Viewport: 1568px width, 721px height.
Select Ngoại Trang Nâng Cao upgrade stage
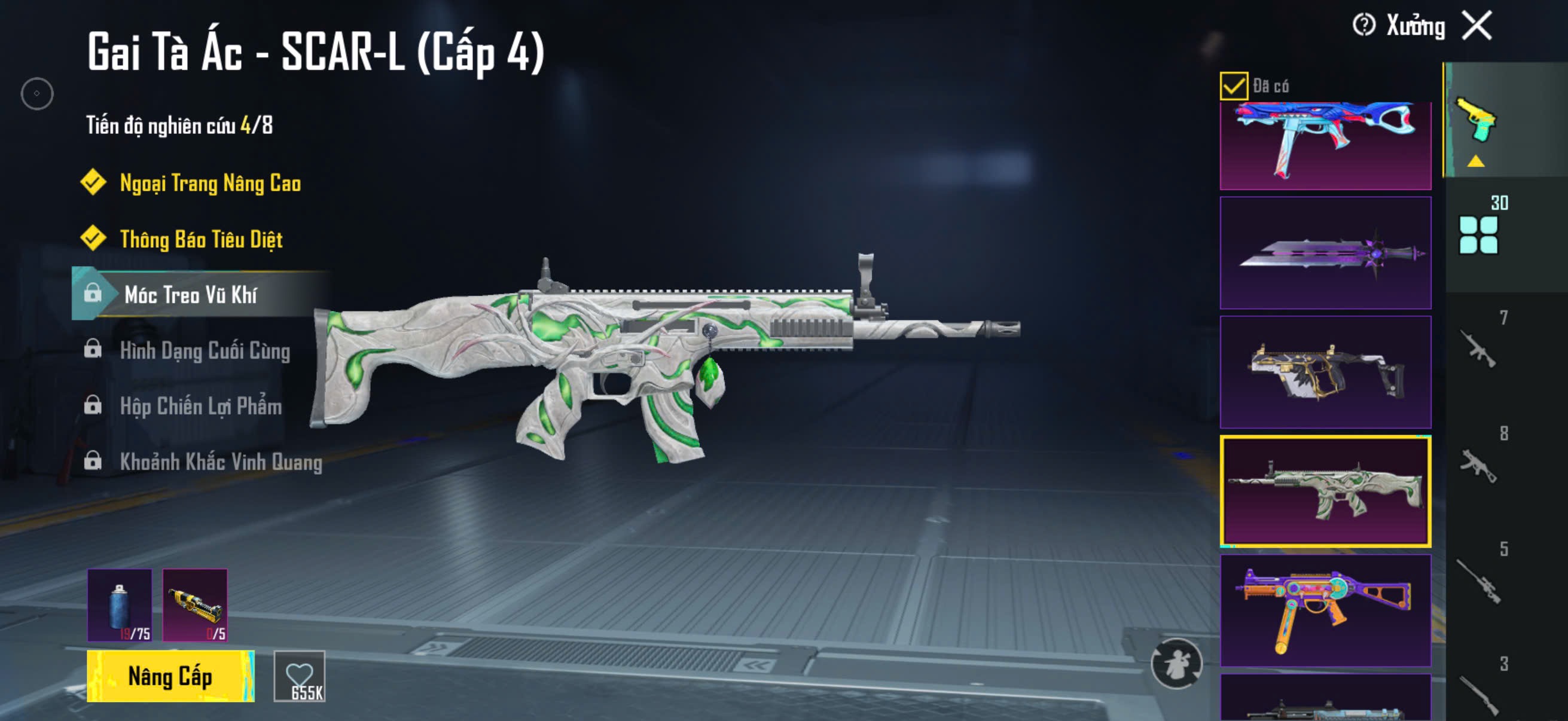[x=209, y=183]
